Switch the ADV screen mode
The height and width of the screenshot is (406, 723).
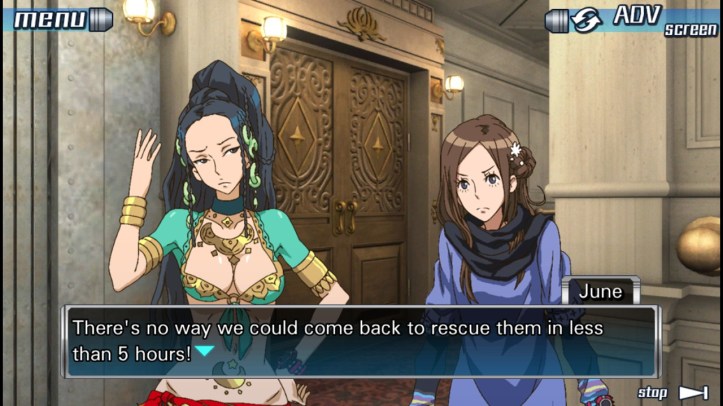click(632, 20)
